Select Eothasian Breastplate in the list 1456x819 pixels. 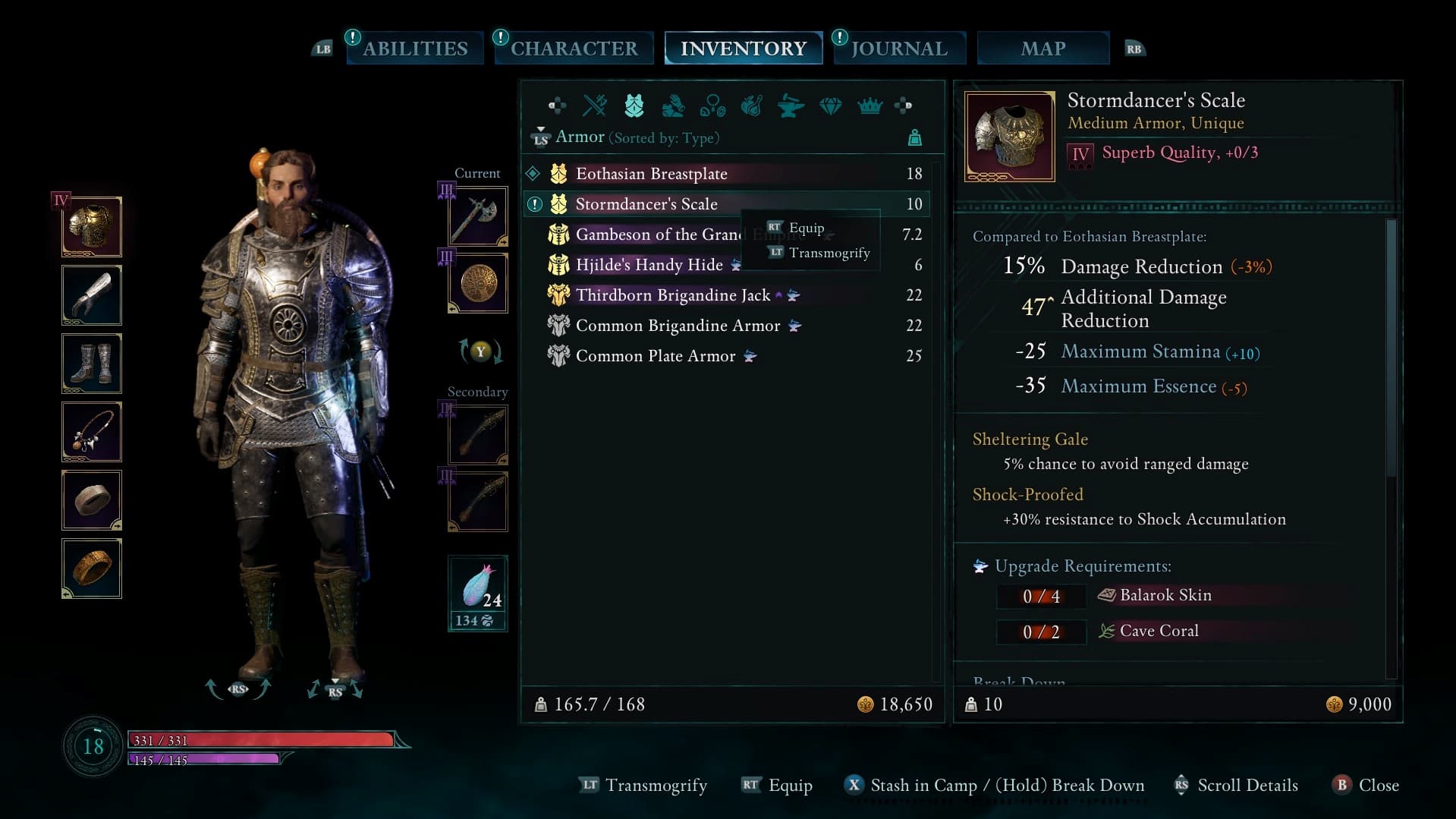click(x=651, y=173)
